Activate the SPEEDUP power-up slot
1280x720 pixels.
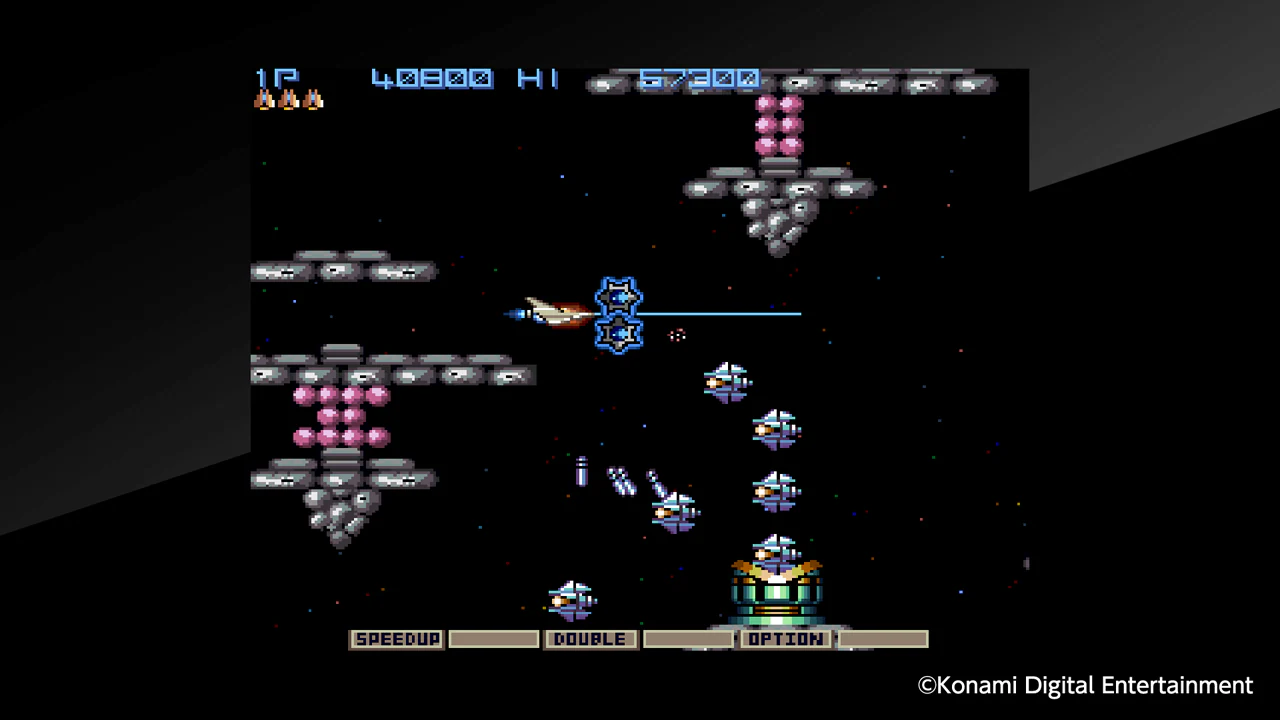coord(396,639)
